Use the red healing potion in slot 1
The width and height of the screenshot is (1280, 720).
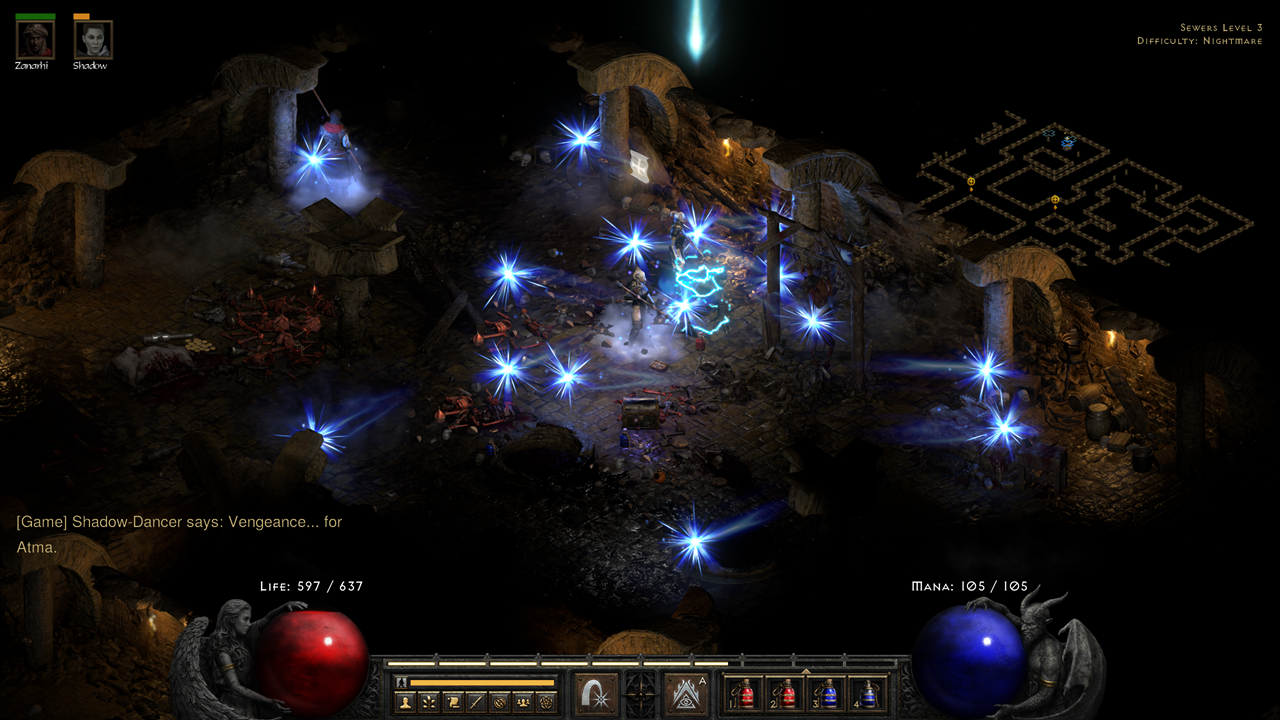(745, 694)
